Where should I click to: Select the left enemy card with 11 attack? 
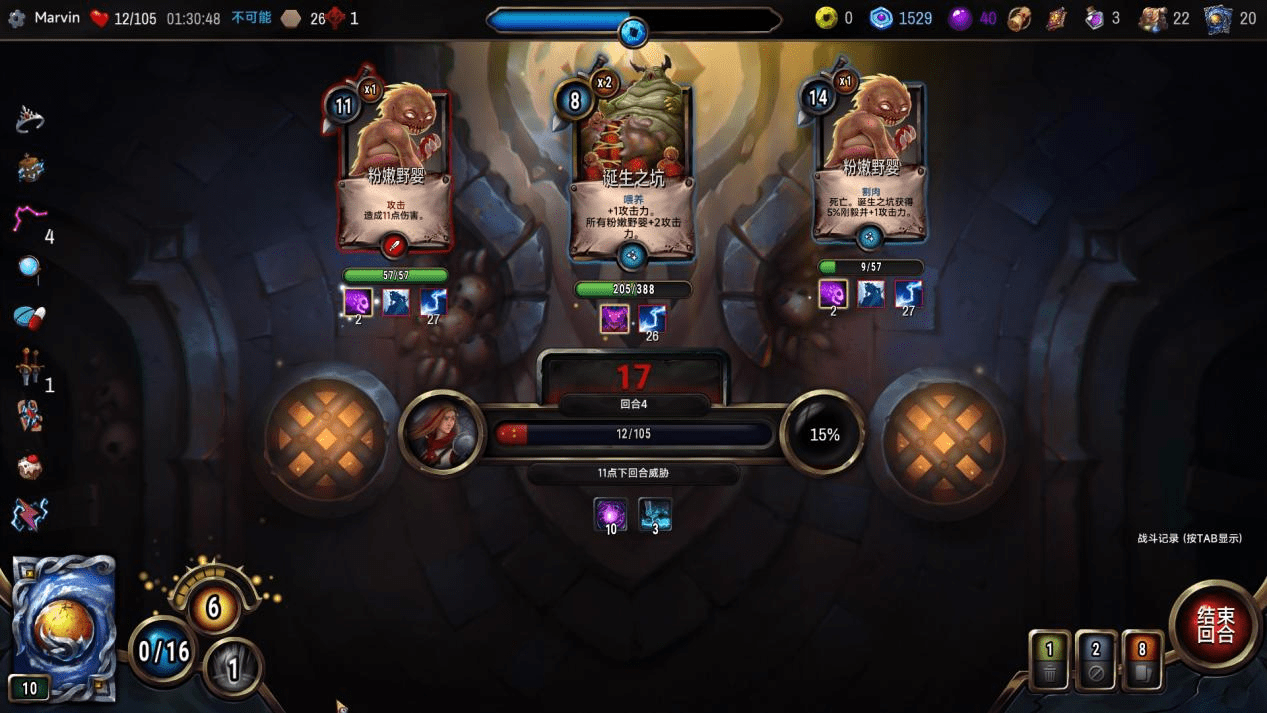tap(395, 165)
